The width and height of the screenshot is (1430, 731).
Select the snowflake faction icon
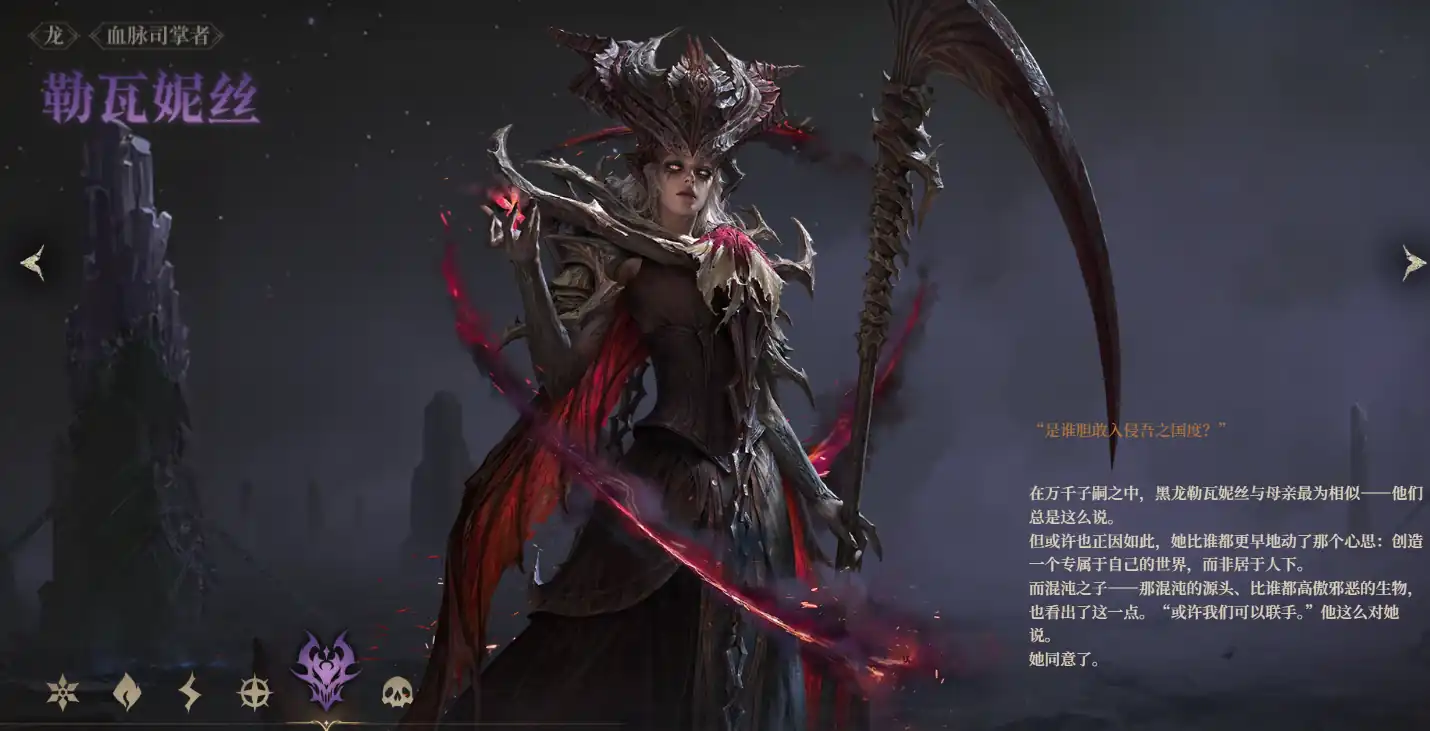pyautogui.click(x=60, y=690)
